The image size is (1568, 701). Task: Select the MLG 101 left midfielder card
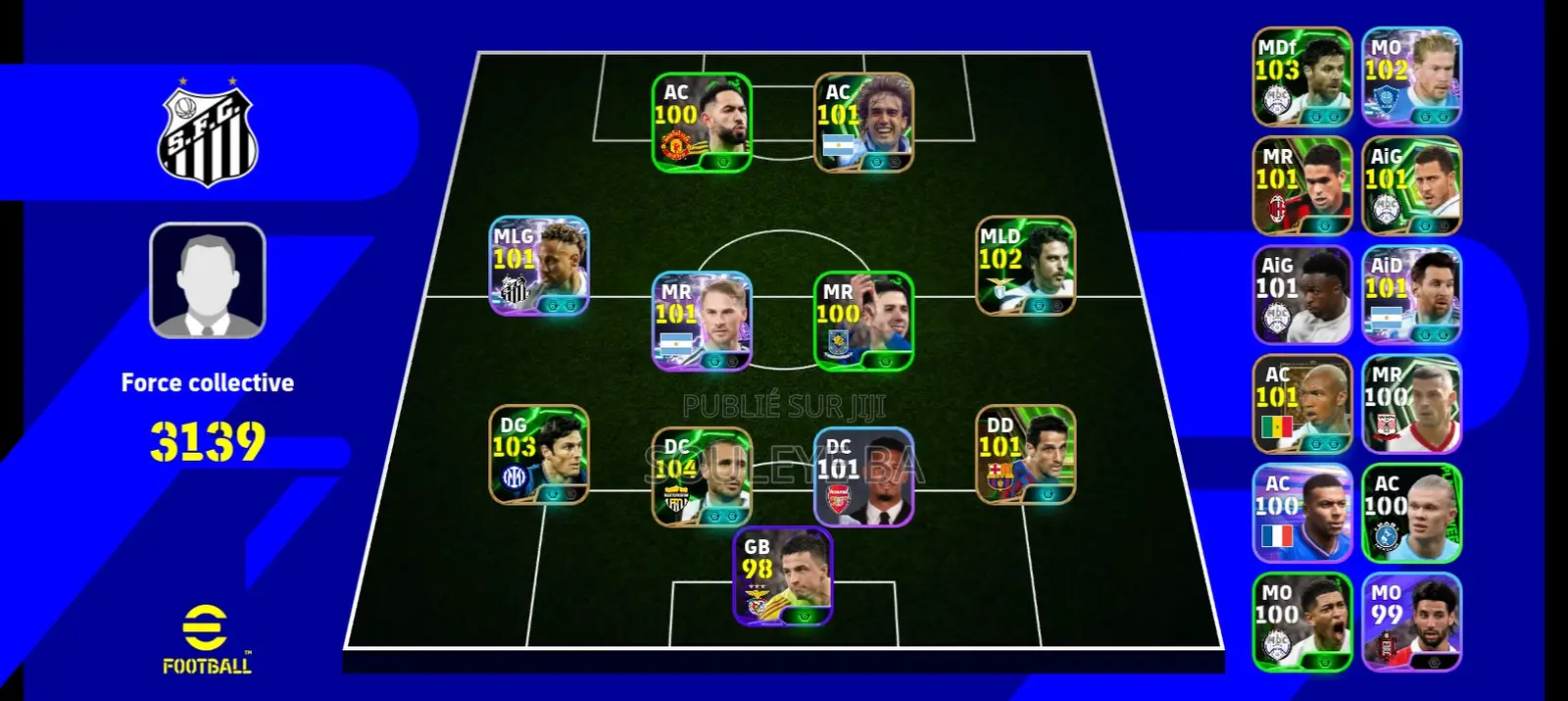(539, 266)
